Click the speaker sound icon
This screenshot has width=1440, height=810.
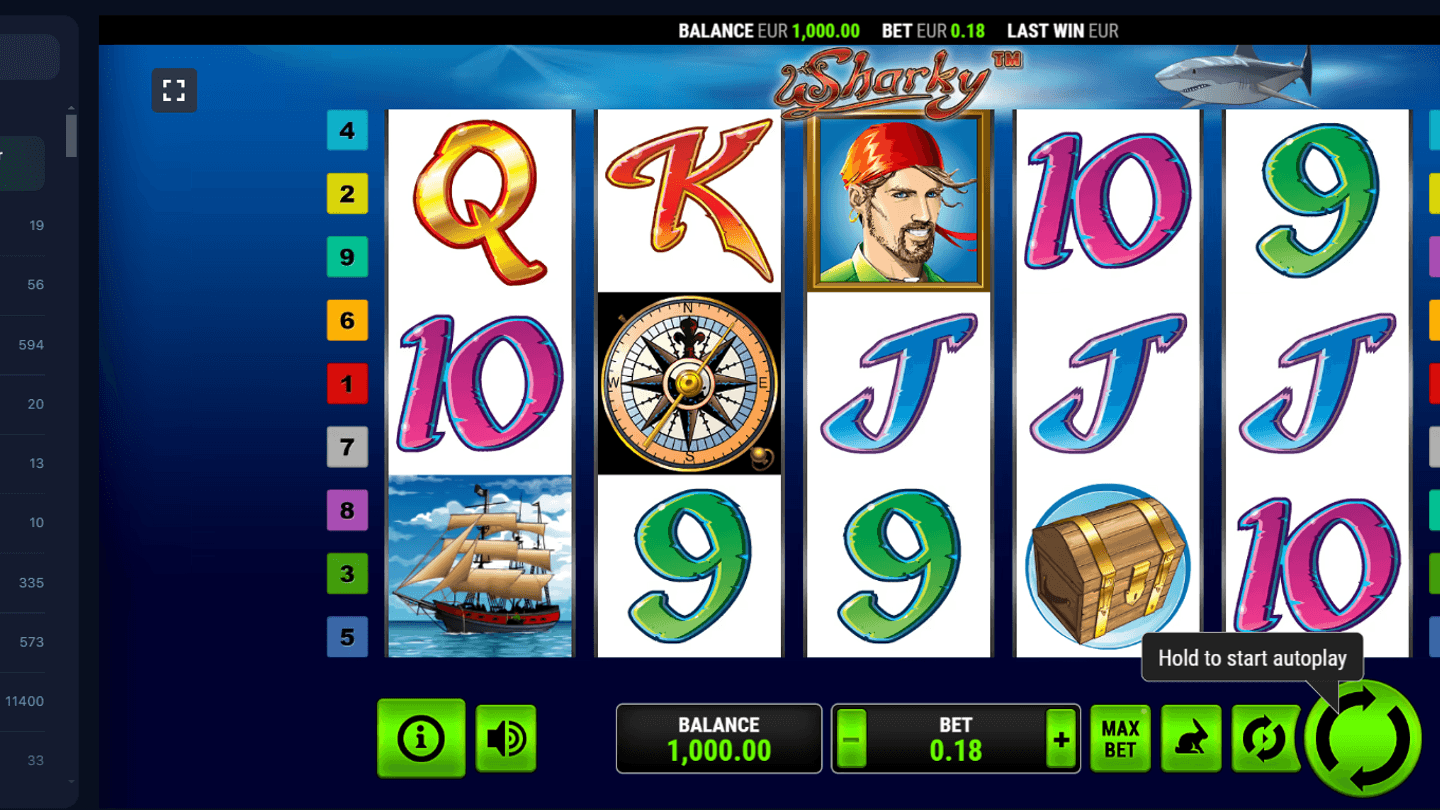pyautogui.click(x=506, y=737)
